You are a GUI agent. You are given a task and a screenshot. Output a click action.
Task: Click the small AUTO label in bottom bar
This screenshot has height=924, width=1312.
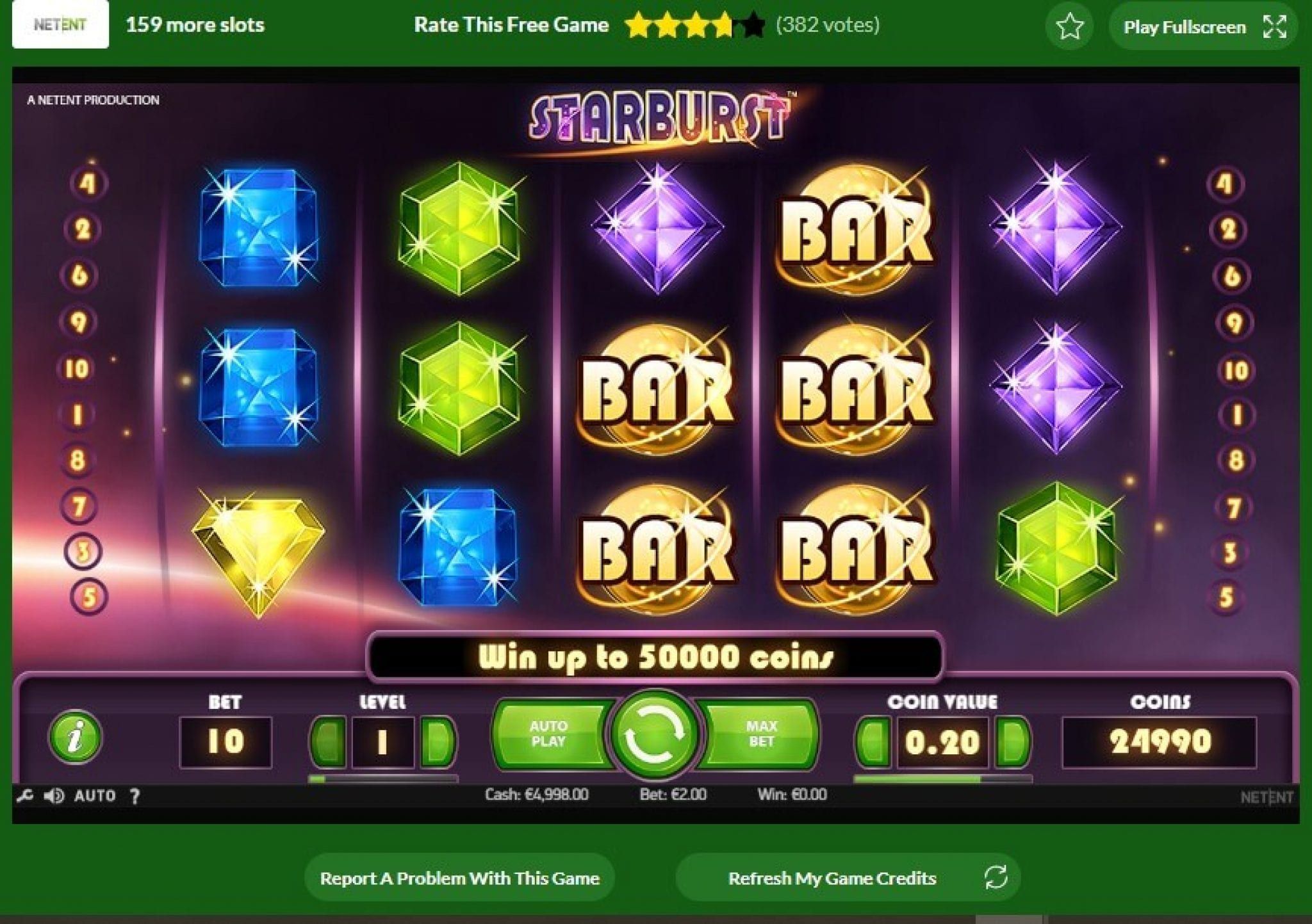coord(95,796)
